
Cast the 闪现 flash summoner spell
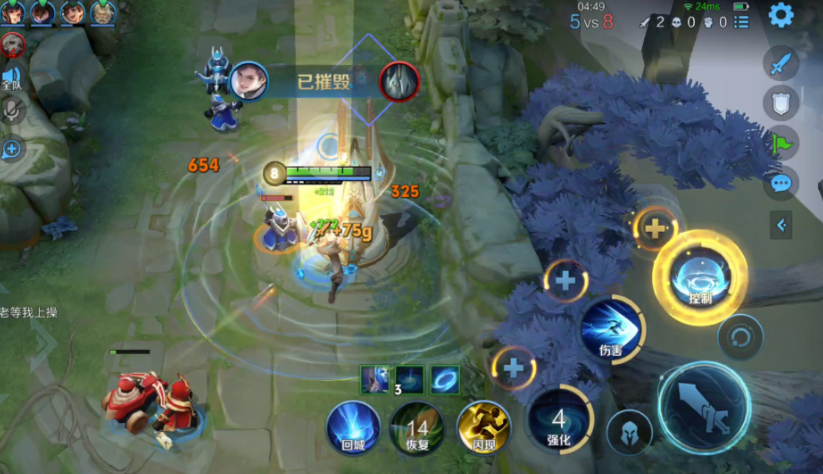(x=481, y=427)
